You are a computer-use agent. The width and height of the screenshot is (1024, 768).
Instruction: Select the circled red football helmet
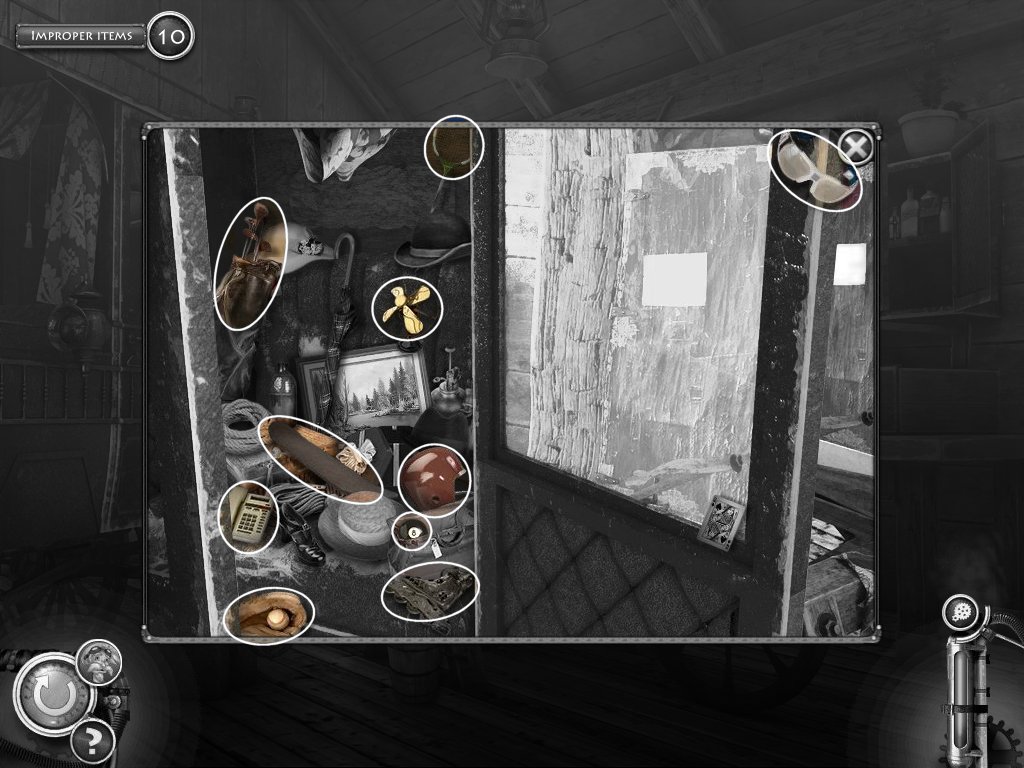point(433,480)
